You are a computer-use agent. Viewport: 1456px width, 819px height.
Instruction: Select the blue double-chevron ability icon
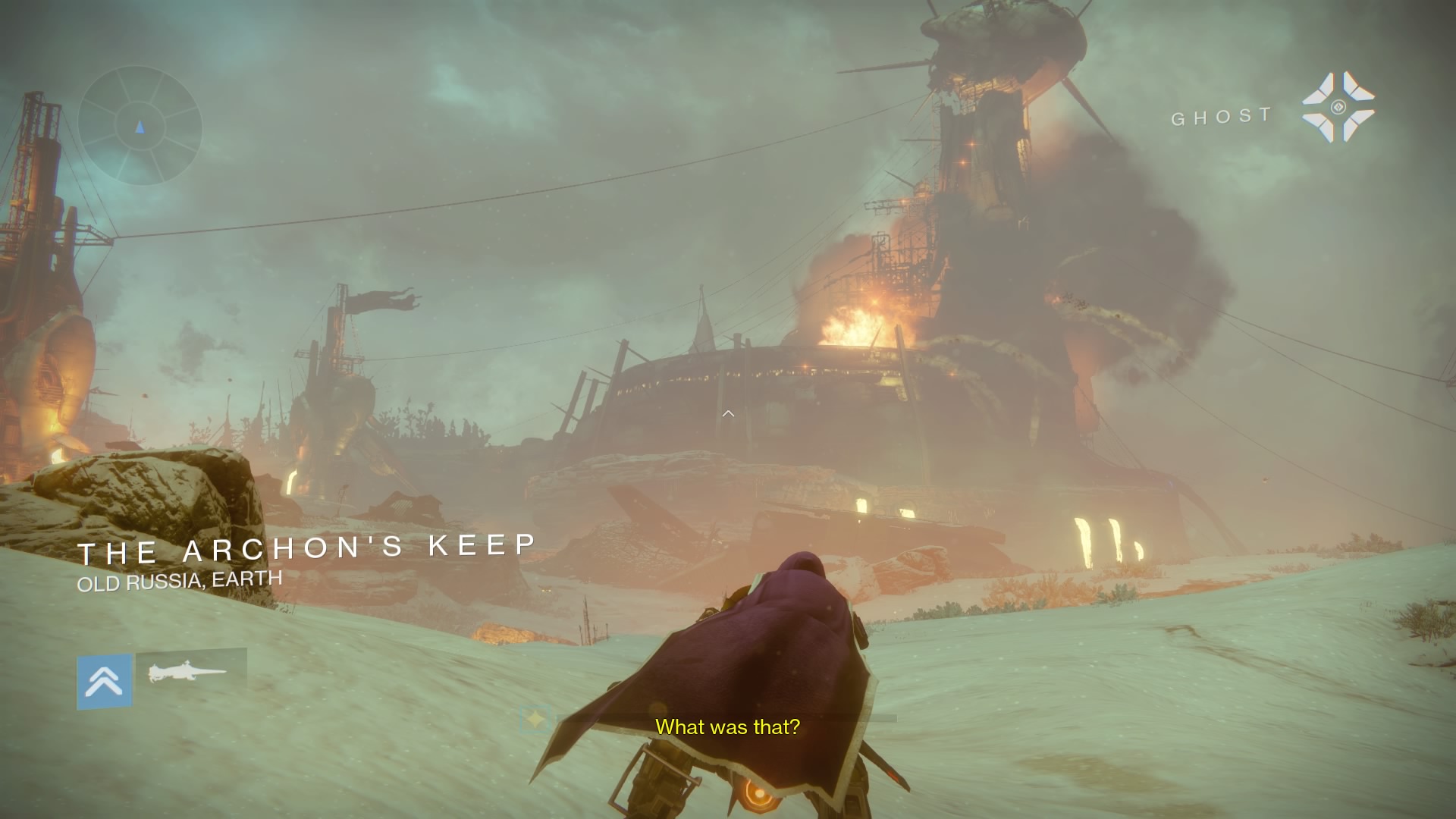(x=105, y=682)
